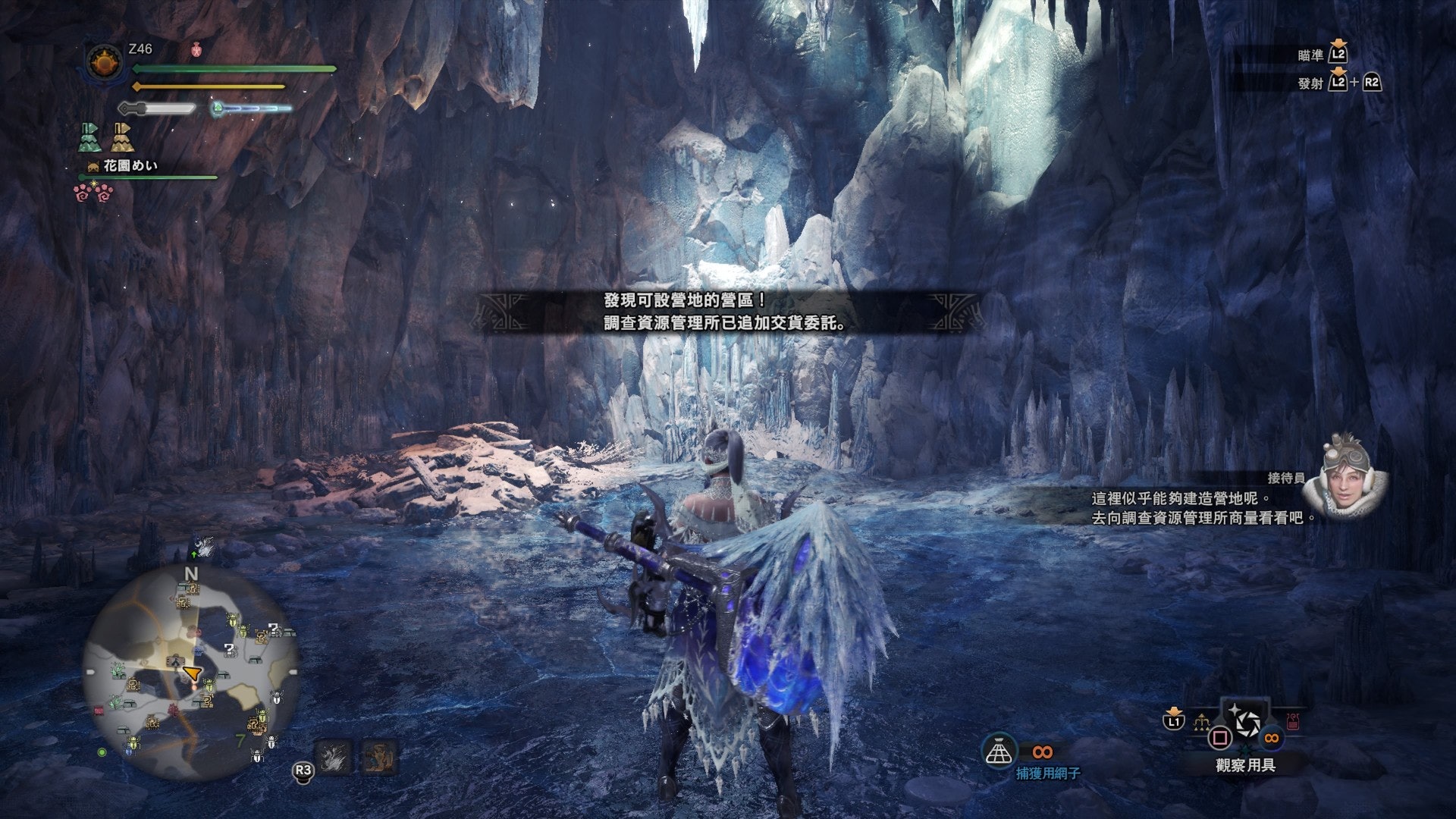Select the capture net icon
This screenshot has height=819, width=1456.
(x=999, y=751)
